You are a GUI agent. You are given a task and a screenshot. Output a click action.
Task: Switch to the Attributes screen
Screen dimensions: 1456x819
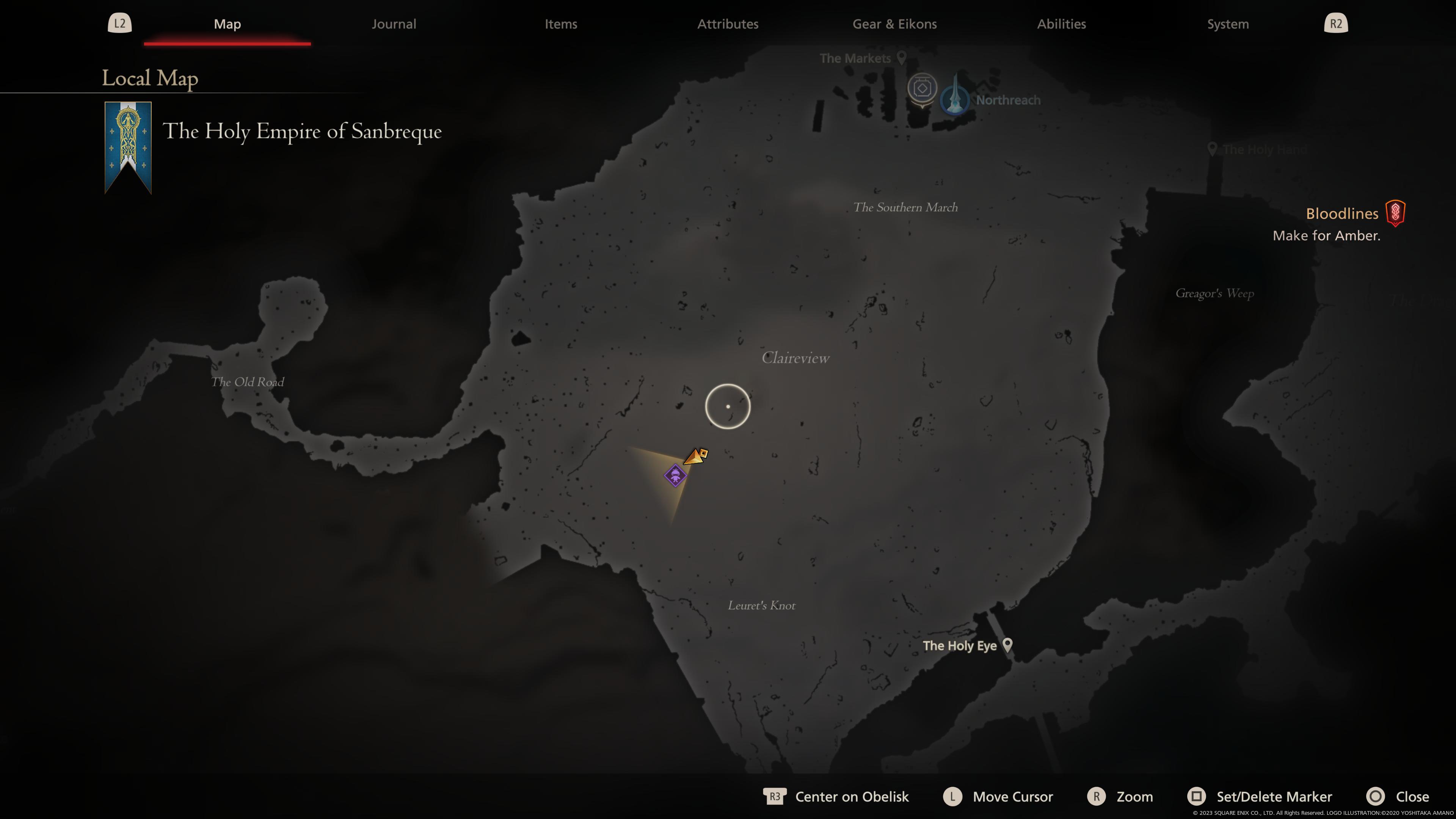(728, 24)
